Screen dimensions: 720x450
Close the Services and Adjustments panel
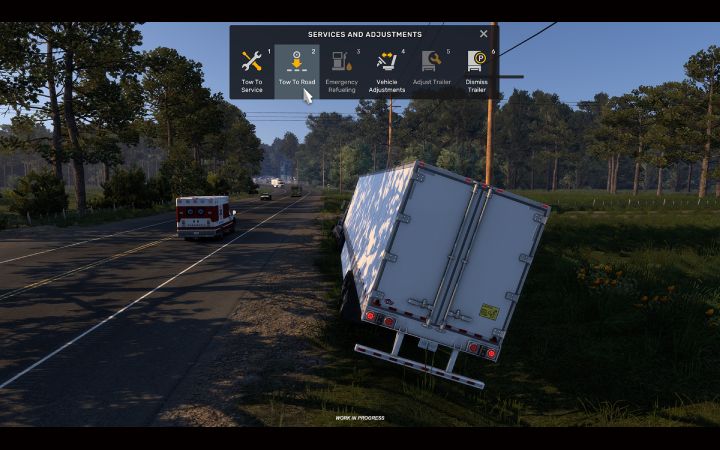pyautogui.click(x=484, y=34)
